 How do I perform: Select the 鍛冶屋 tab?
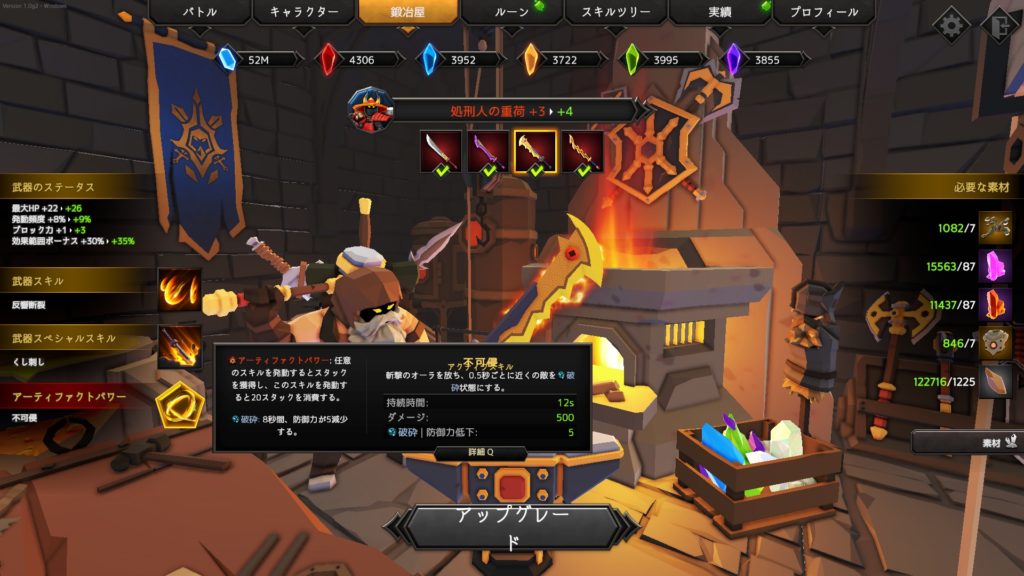(x=408, y=13)
